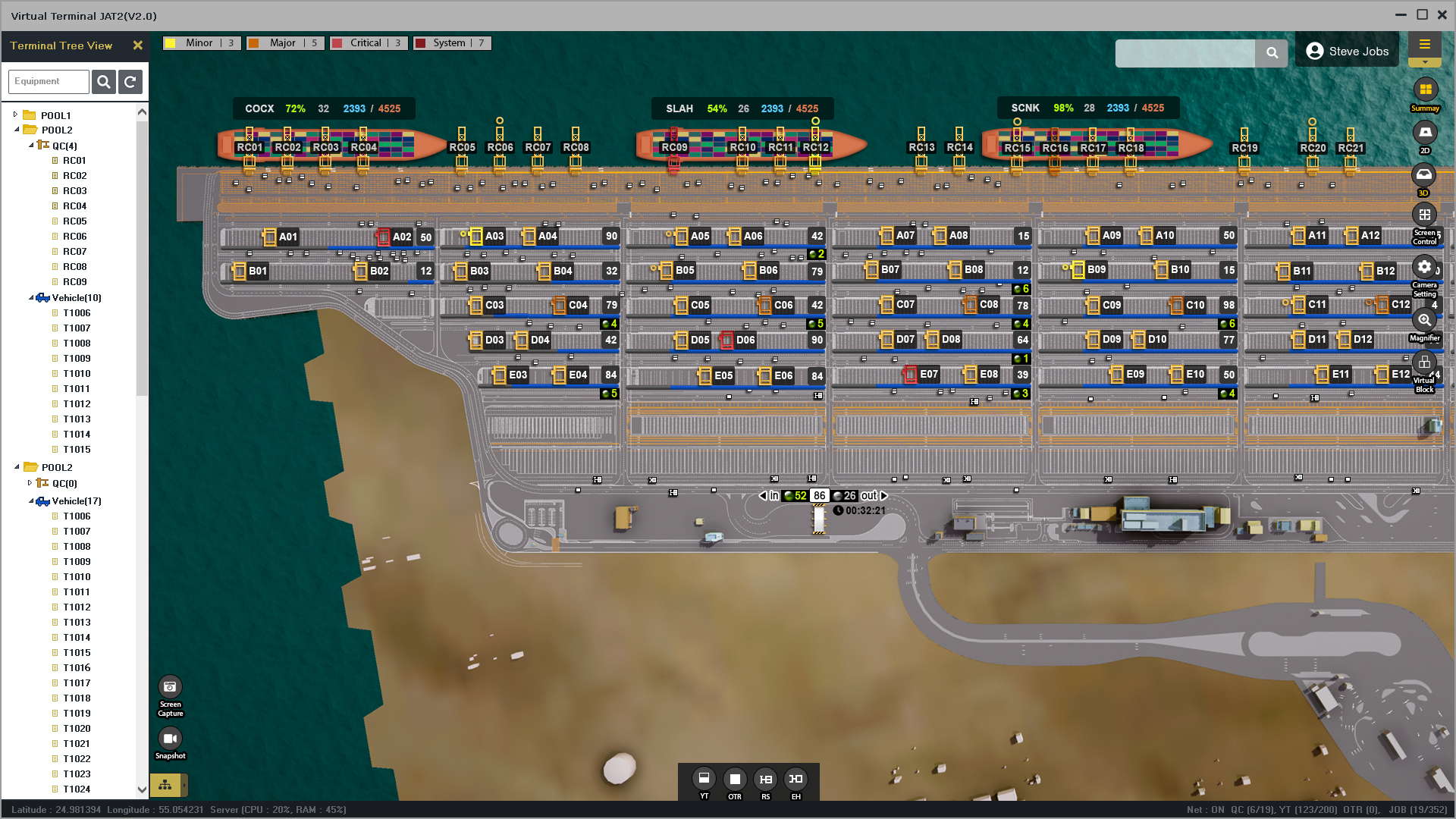Open Camera Setting

[1424, 268]
